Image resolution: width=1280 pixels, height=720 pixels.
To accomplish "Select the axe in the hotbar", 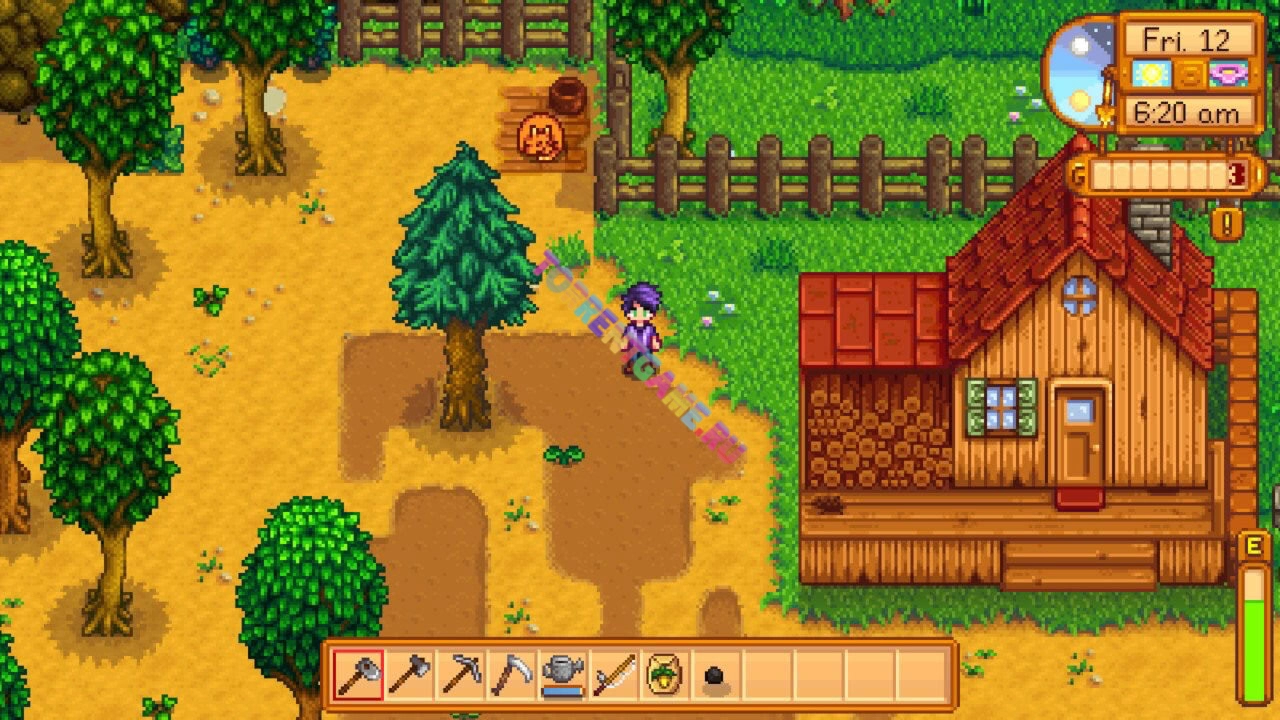I will [357, 675].
